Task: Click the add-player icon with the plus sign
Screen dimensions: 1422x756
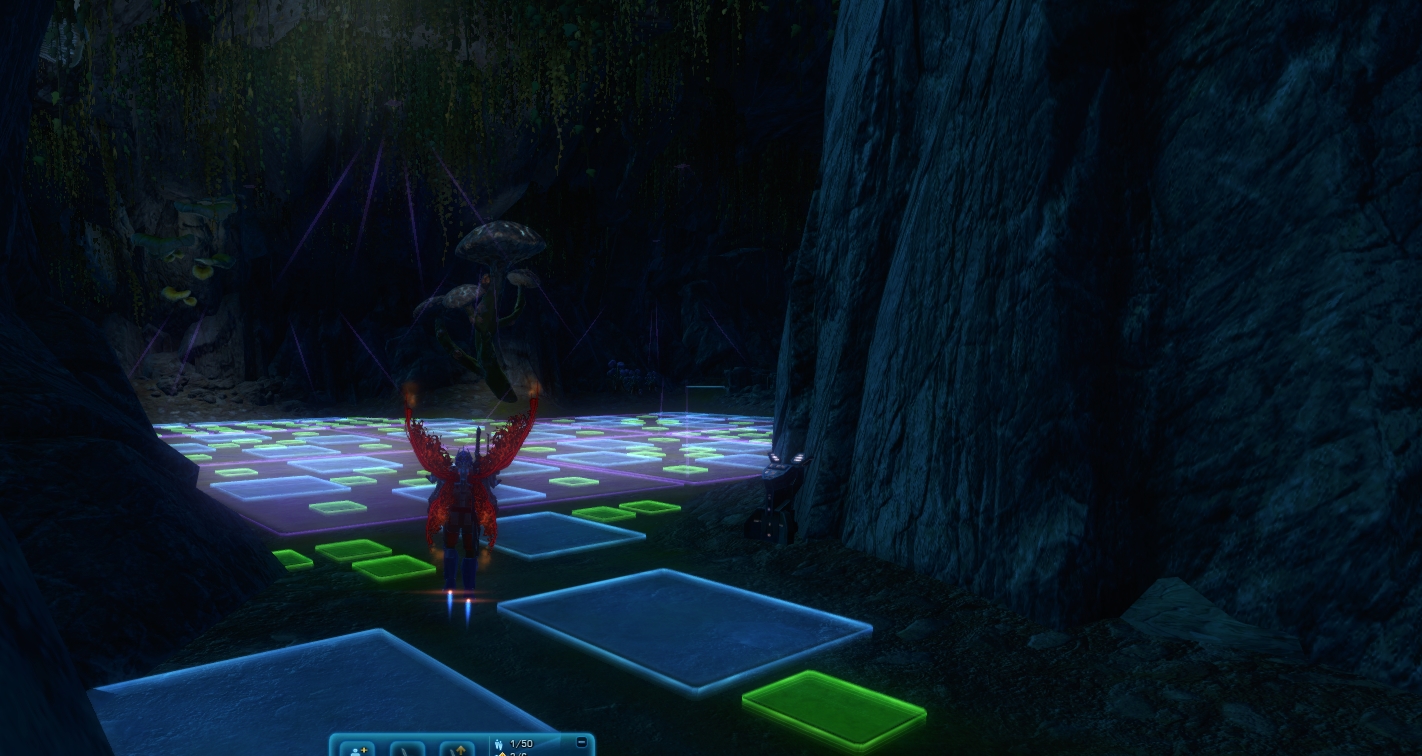Action: pos(357,748)
